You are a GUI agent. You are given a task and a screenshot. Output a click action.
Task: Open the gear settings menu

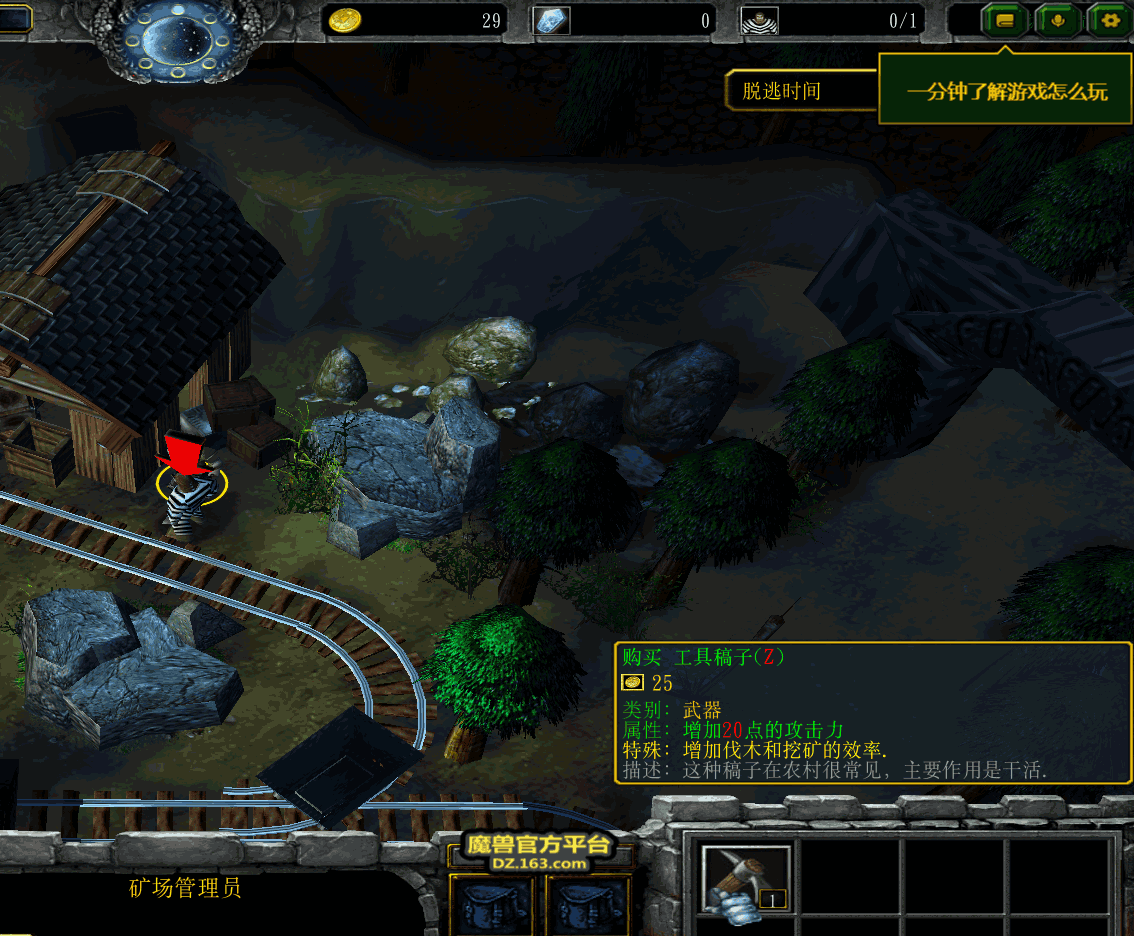[1108, 20]
